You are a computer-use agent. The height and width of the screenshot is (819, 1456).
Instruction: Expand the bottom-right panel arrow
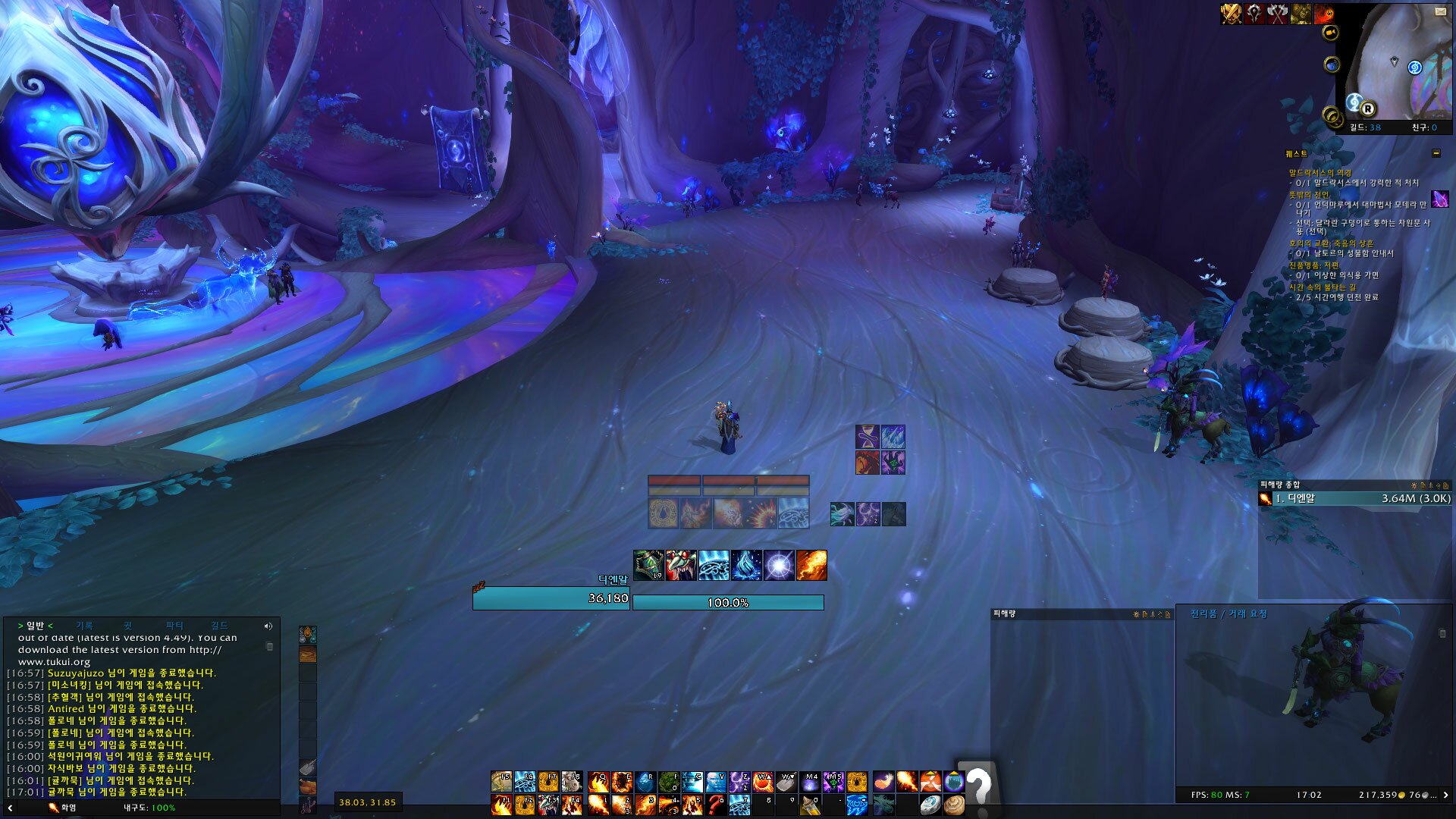tap(1445, 795)
